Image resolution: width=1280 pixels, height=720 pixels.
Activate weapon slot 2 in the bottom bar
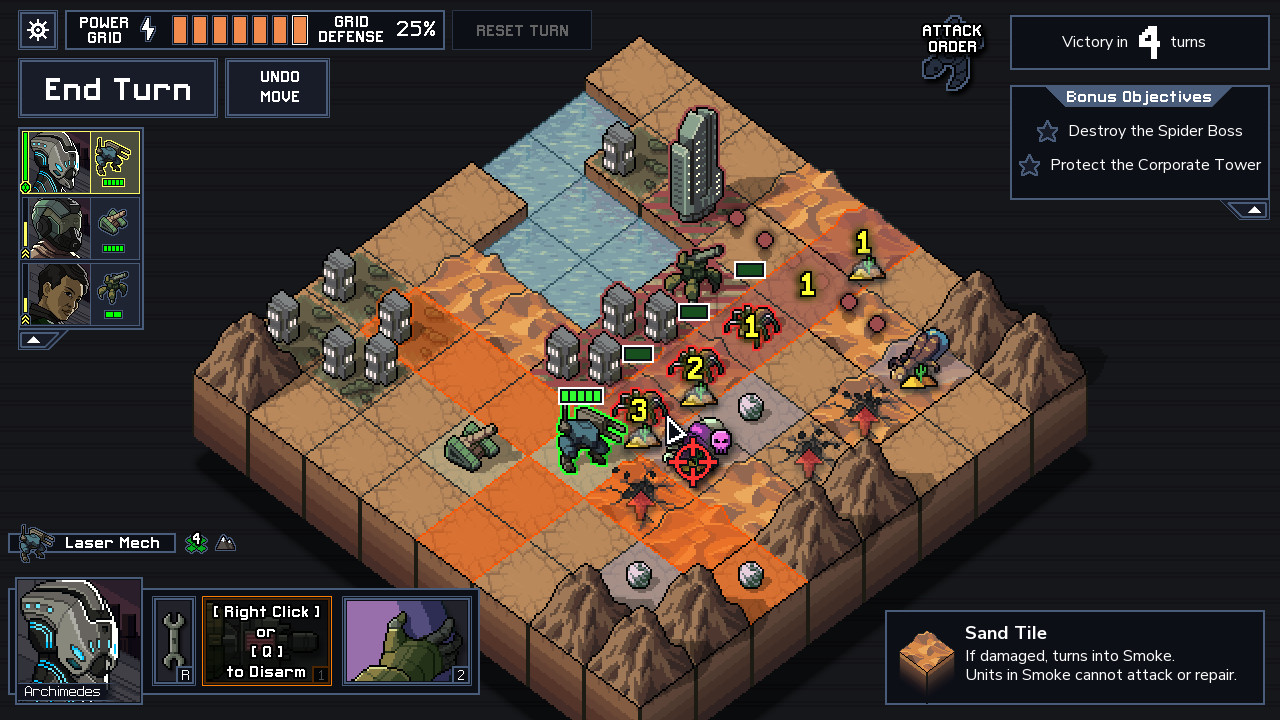[408, 642]
